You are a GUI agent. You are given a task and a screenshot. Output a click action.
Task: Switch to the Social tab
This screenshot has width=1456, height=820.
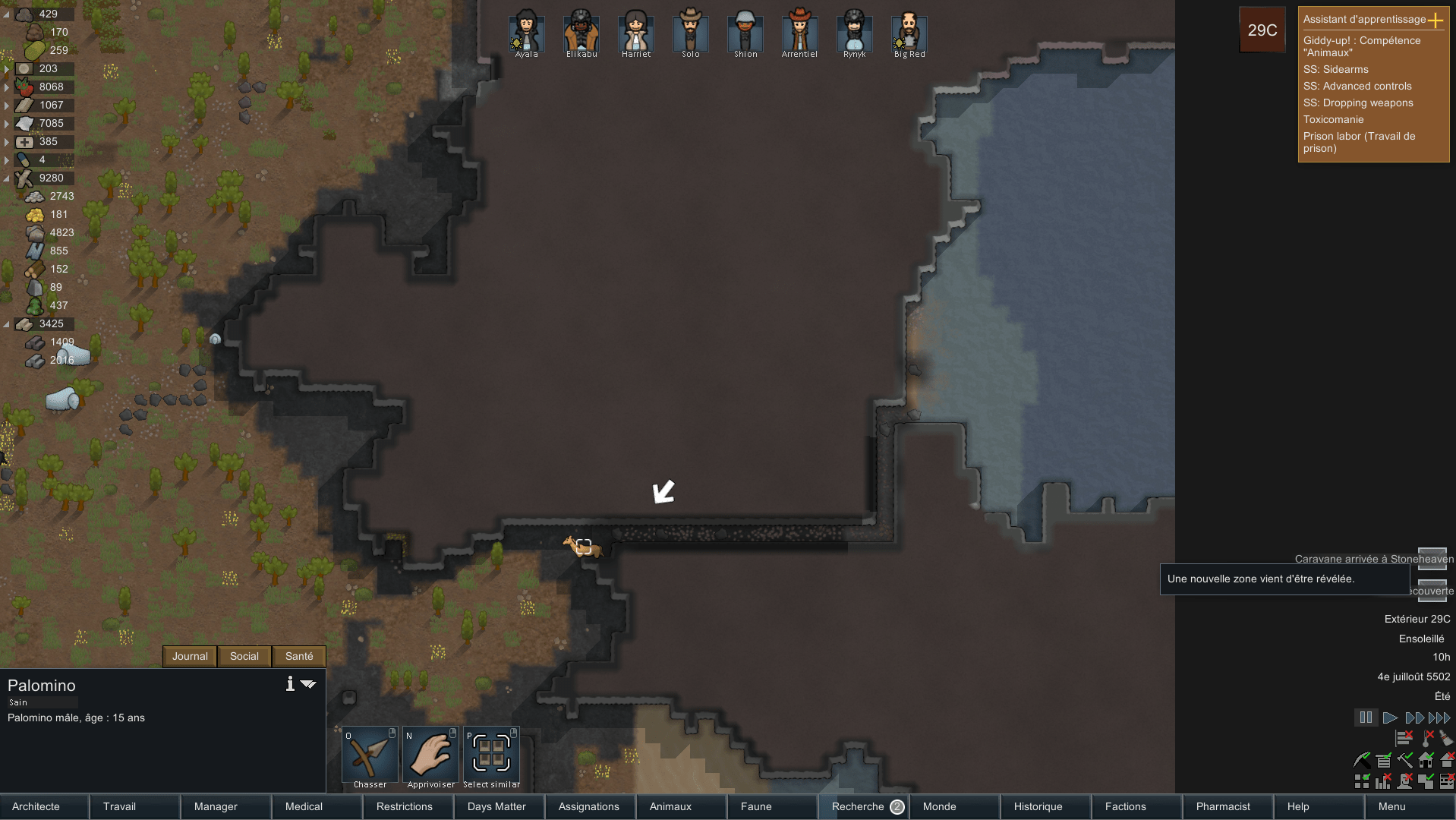coord(244,656)
